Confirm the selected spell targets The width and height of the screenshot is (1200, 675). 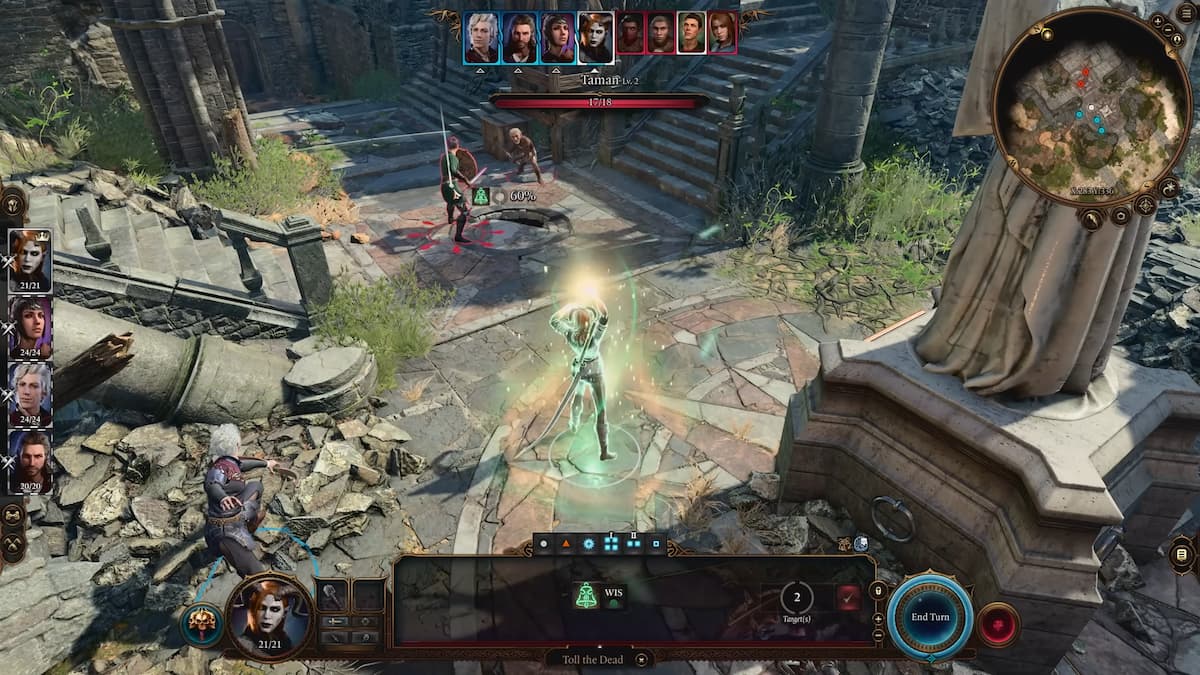(x=849, y=598)
